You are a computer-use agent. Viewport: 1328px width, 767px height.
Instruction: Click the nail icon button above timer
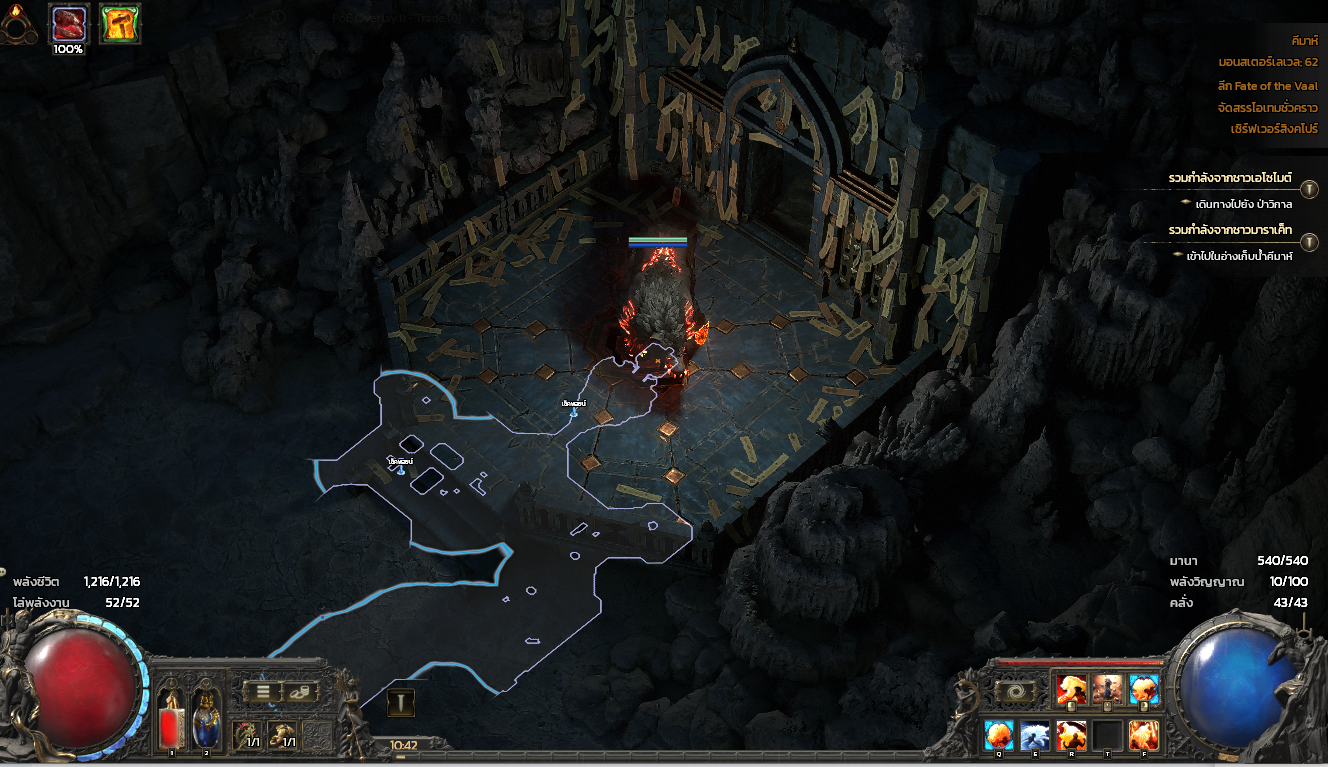(x=401, y=703)
